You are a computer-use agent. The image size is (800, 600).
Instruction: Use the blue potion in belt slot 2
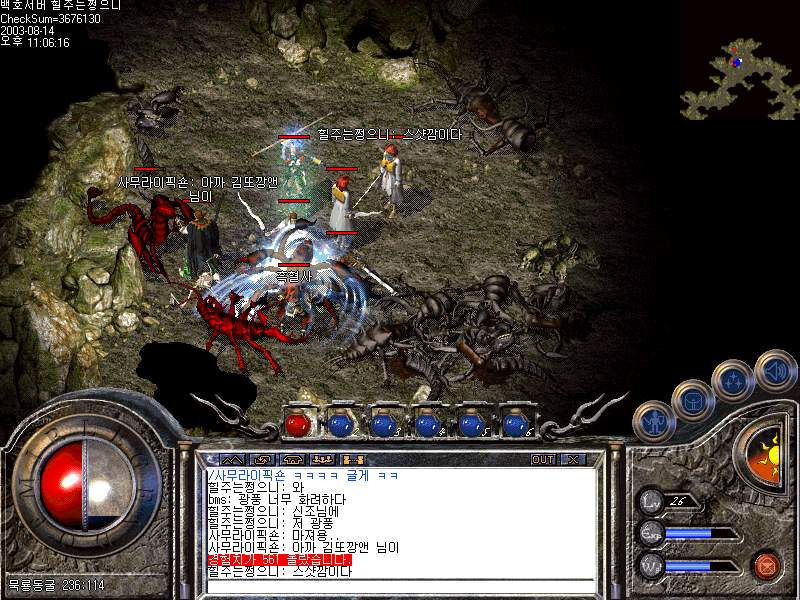pos(341,424)
